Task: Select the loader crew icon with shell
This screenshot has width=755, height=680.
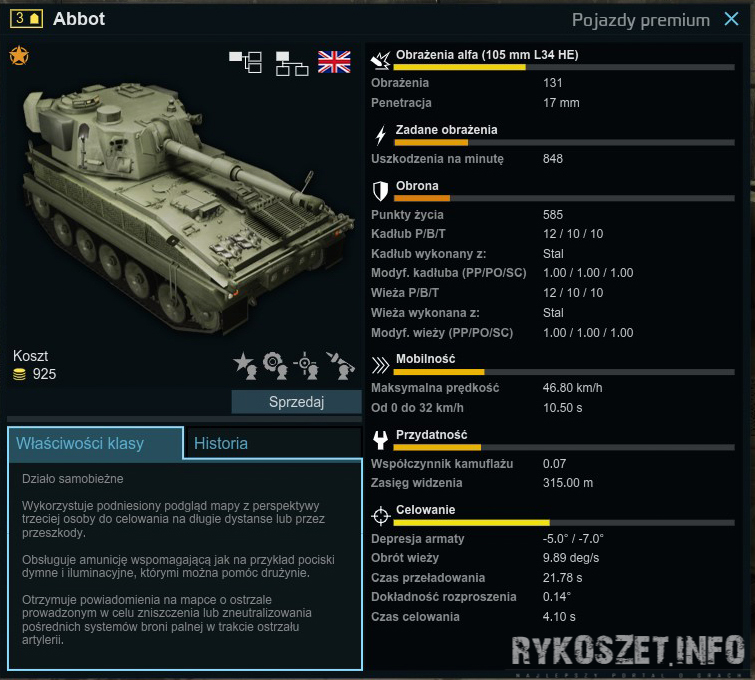Action: [341, 365]
